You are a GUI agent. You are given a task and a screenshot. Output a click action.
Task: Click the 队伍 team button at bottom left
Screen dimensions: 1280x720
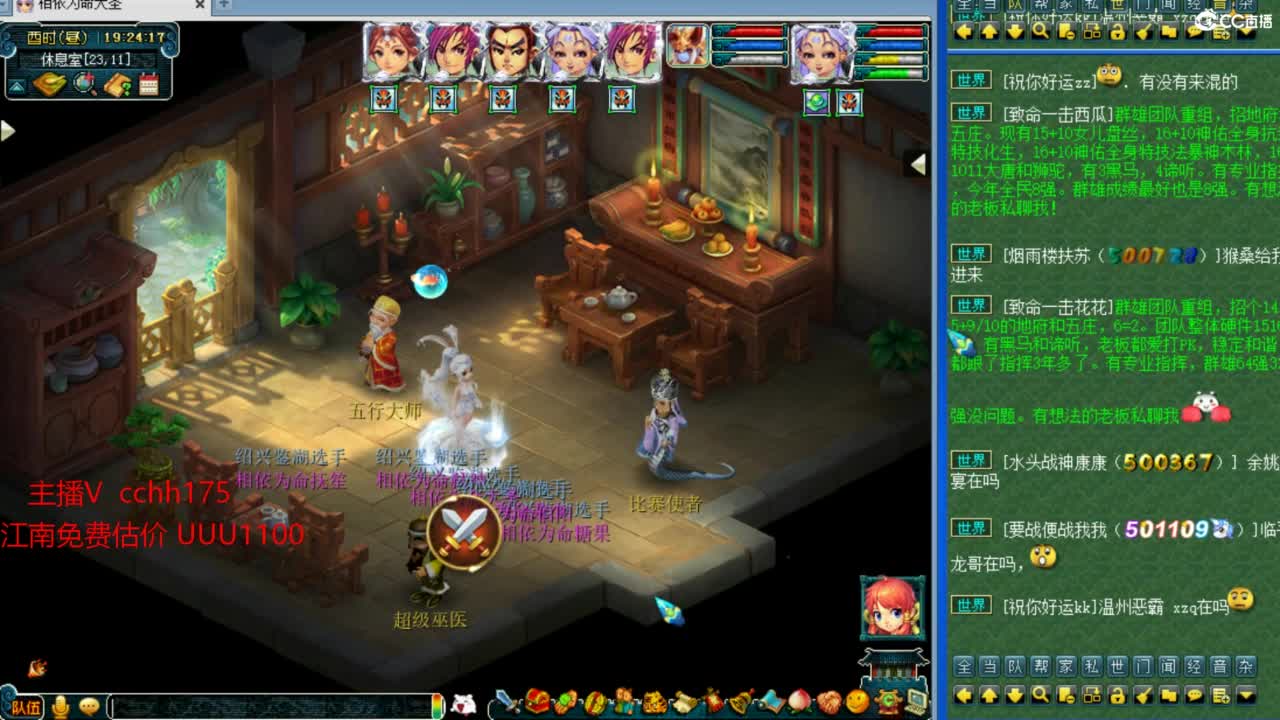27,707
